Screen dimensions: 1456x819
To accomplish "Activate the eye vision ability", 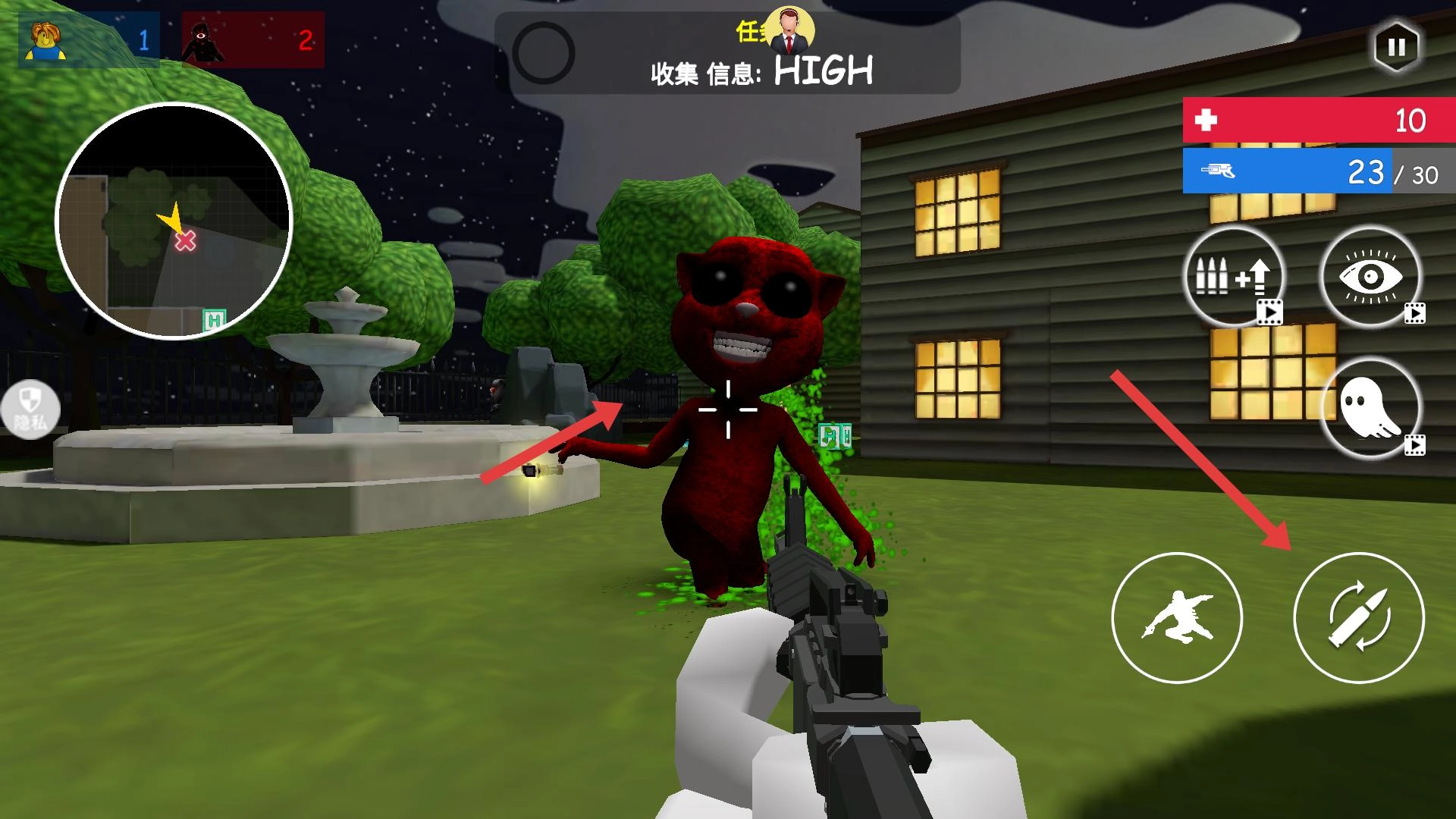I will [1370, 278].
